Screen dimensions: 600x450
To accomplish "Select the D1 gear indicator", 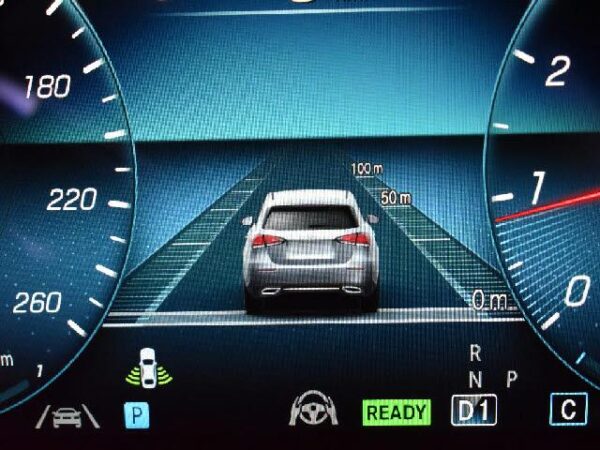I will coord(474,410).
